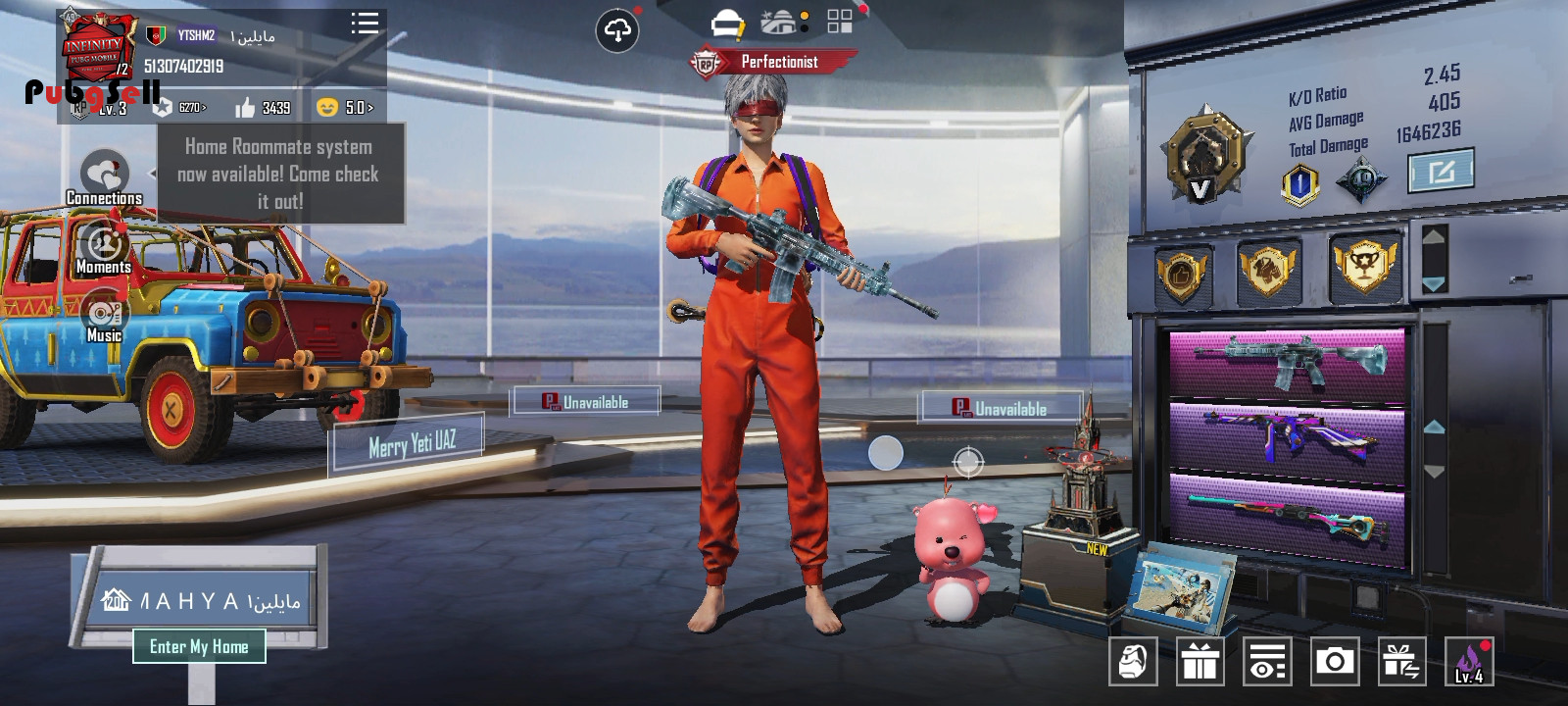Open the backpack inventory icon
The image size is (1568, 706).
tap(1133, 662)
